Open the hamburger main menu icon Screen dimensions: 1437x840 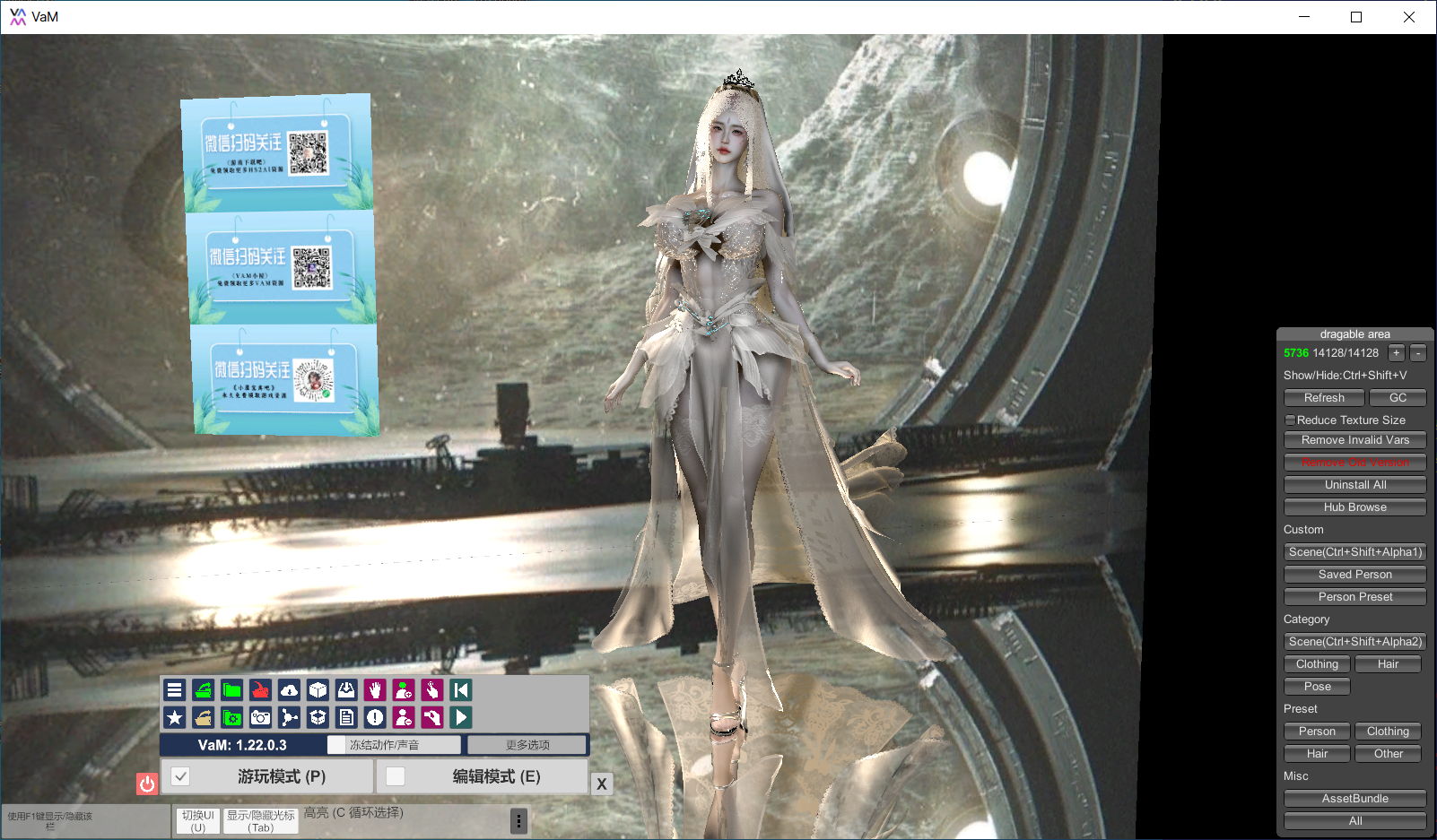(175, 689)
